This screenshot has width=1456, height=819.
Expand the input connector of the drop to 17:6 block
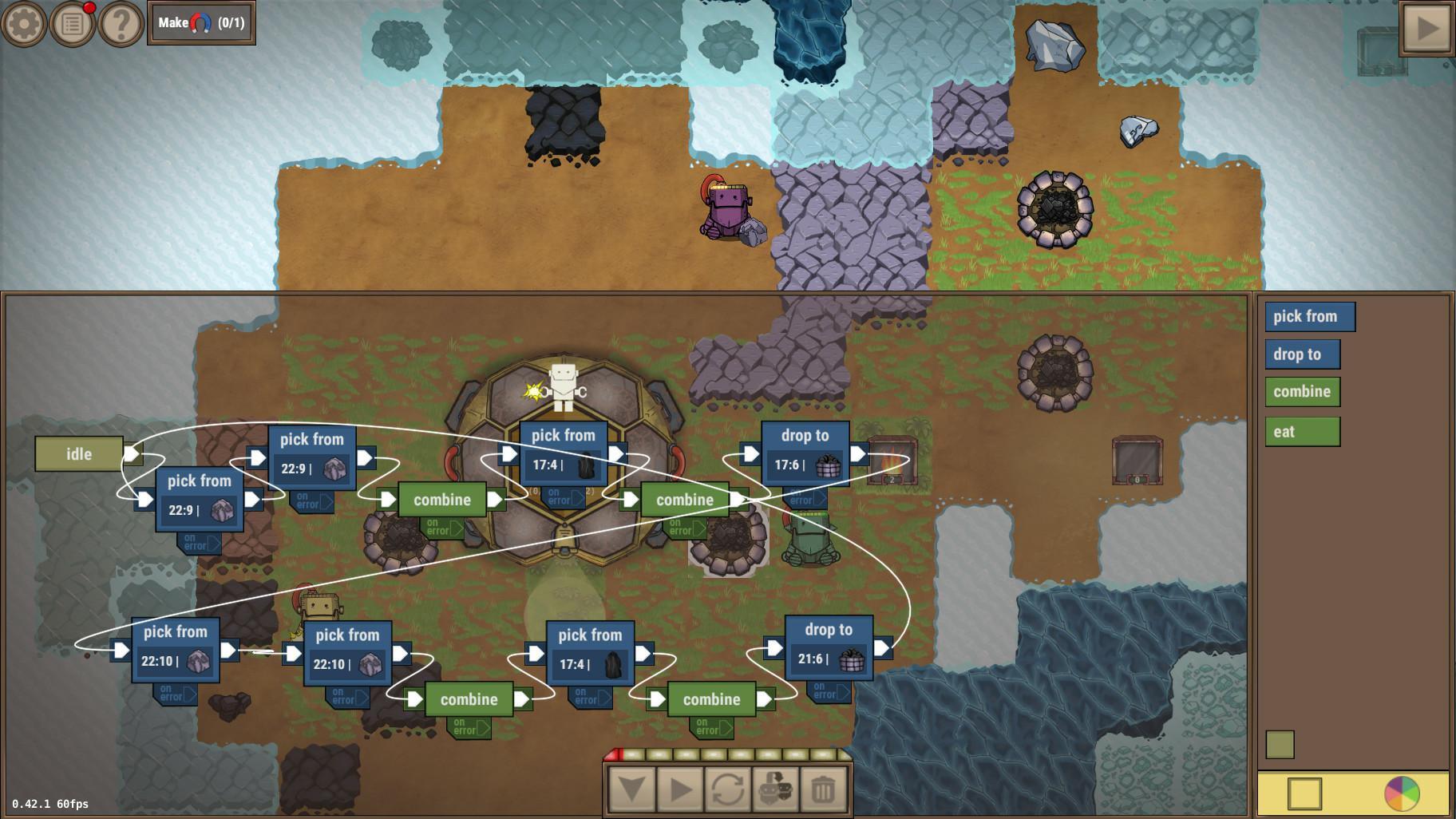coord(749,453)
